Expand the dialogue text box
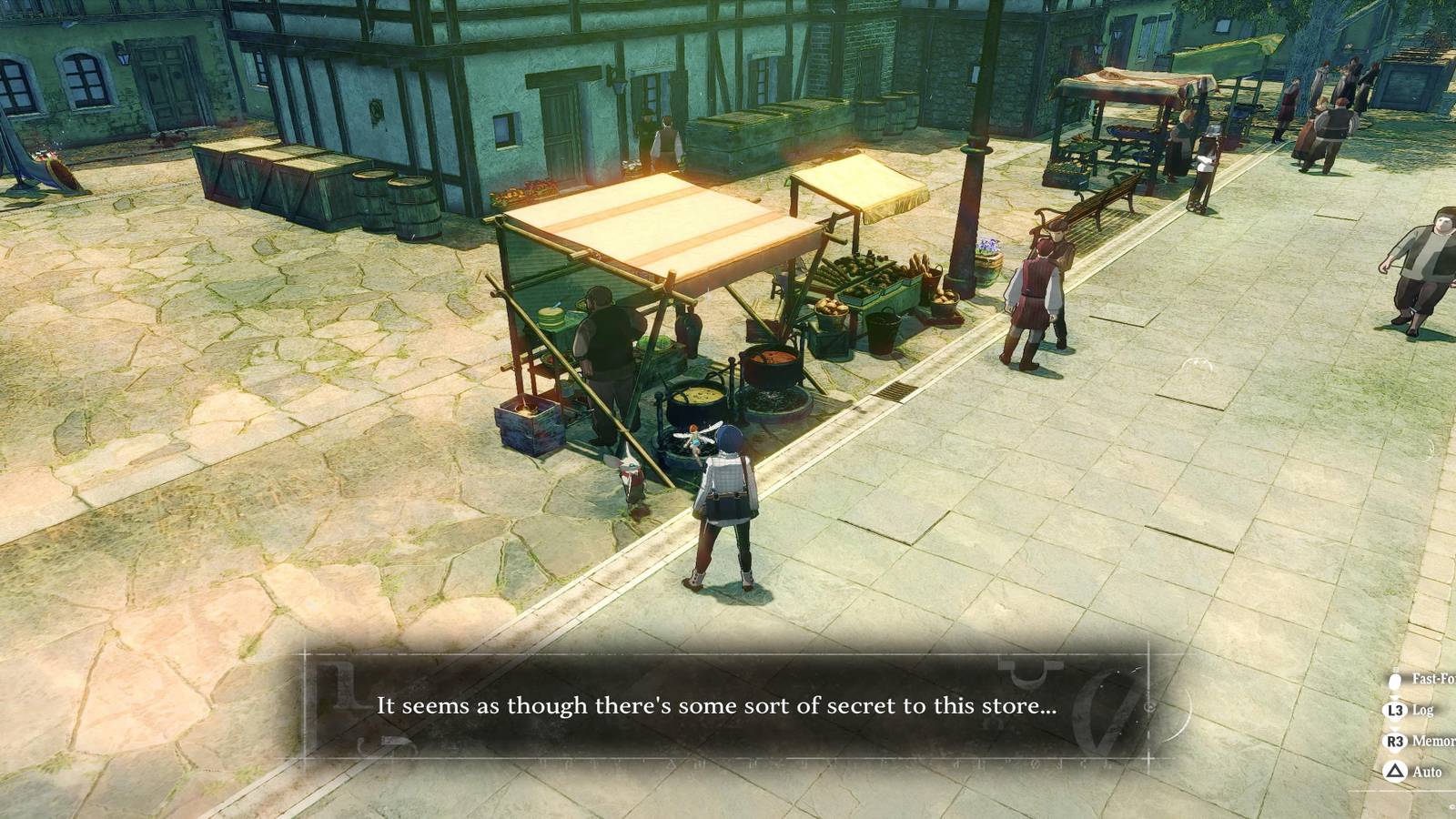The height and width of the screenshot is (819, 1456). point(728,705)
